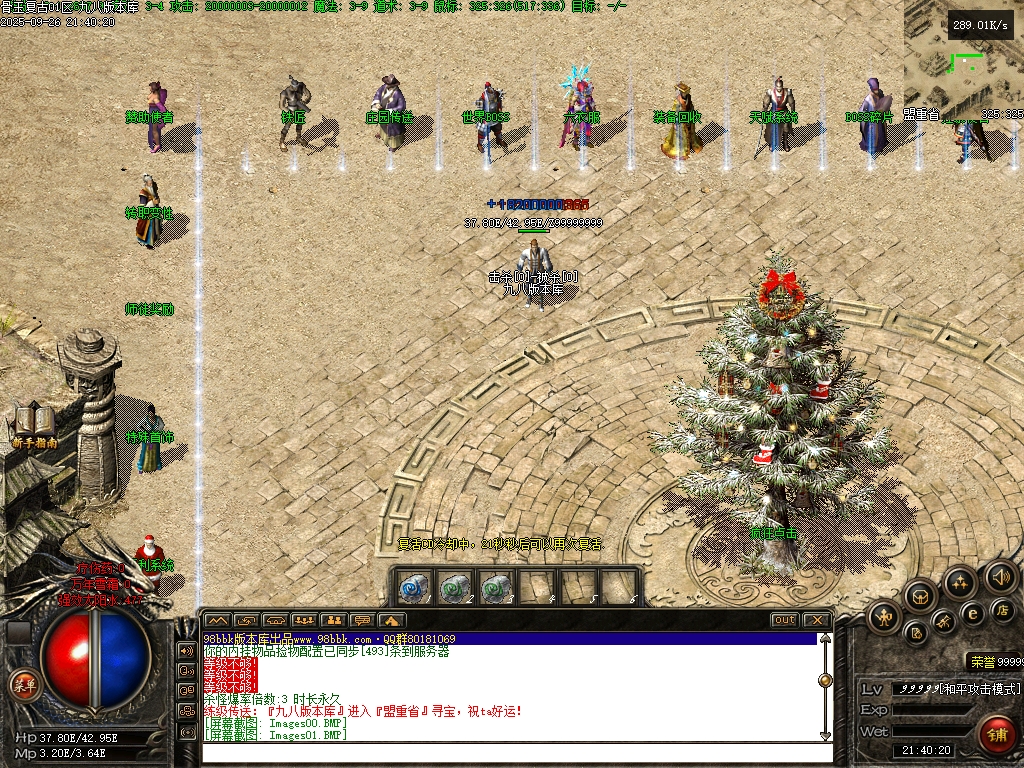
Task: Click the chat text input field
Action: (510, 752)
